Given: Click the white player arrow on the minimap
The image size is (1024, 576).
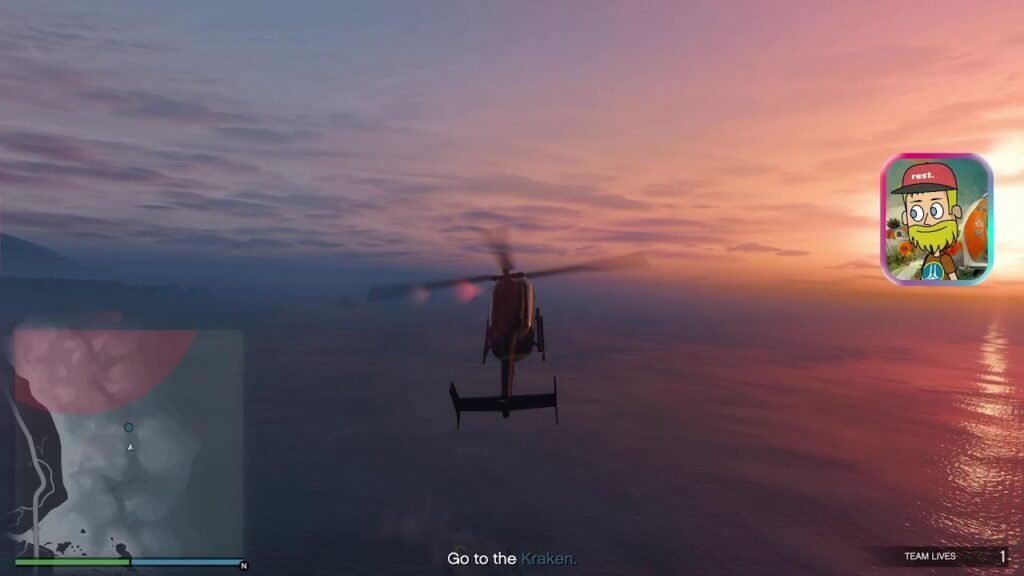Looking at the screenshot, I should [x=130, y=447].
